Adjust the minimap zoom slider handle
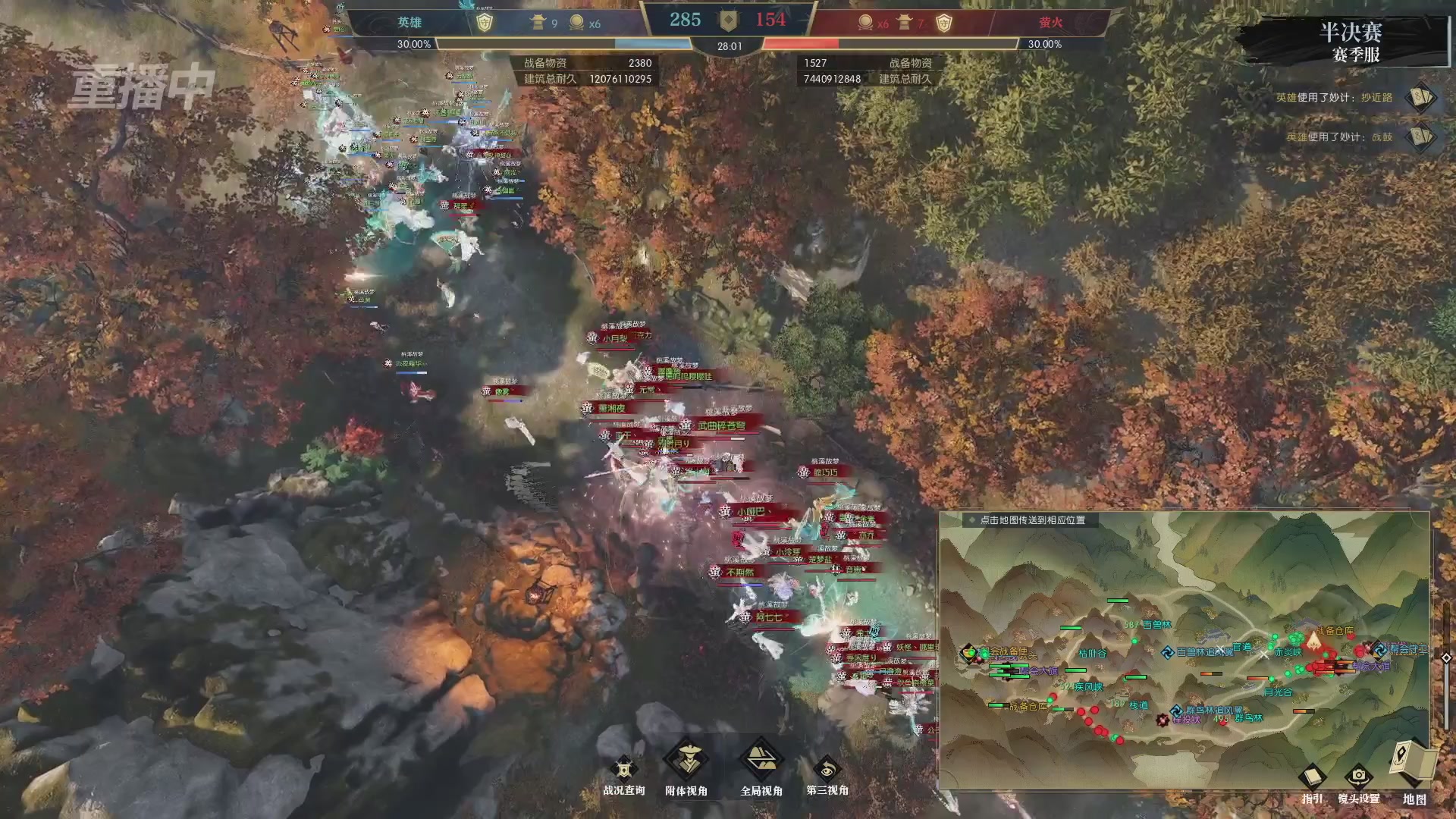 click(1446, 657)
